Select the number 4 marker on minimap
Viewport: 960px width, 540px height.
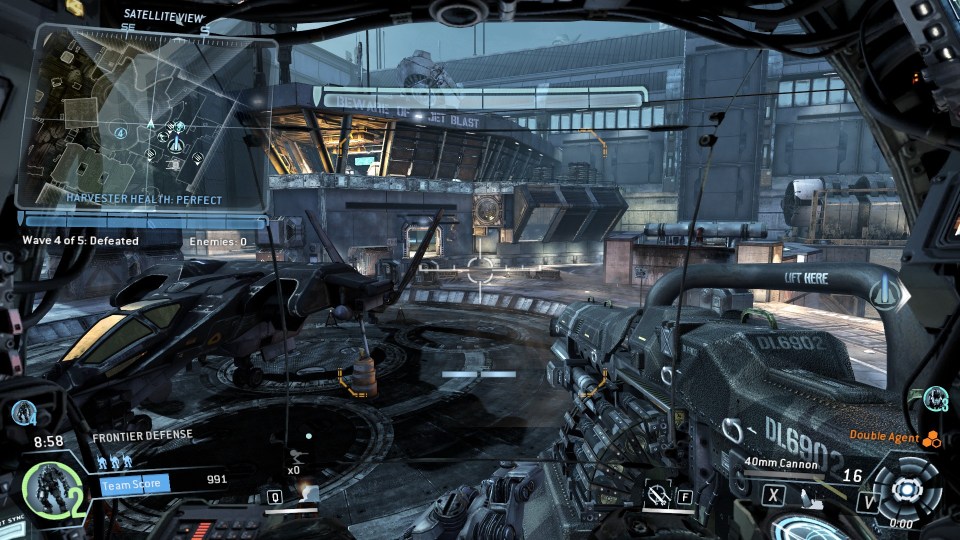point(120,132)
